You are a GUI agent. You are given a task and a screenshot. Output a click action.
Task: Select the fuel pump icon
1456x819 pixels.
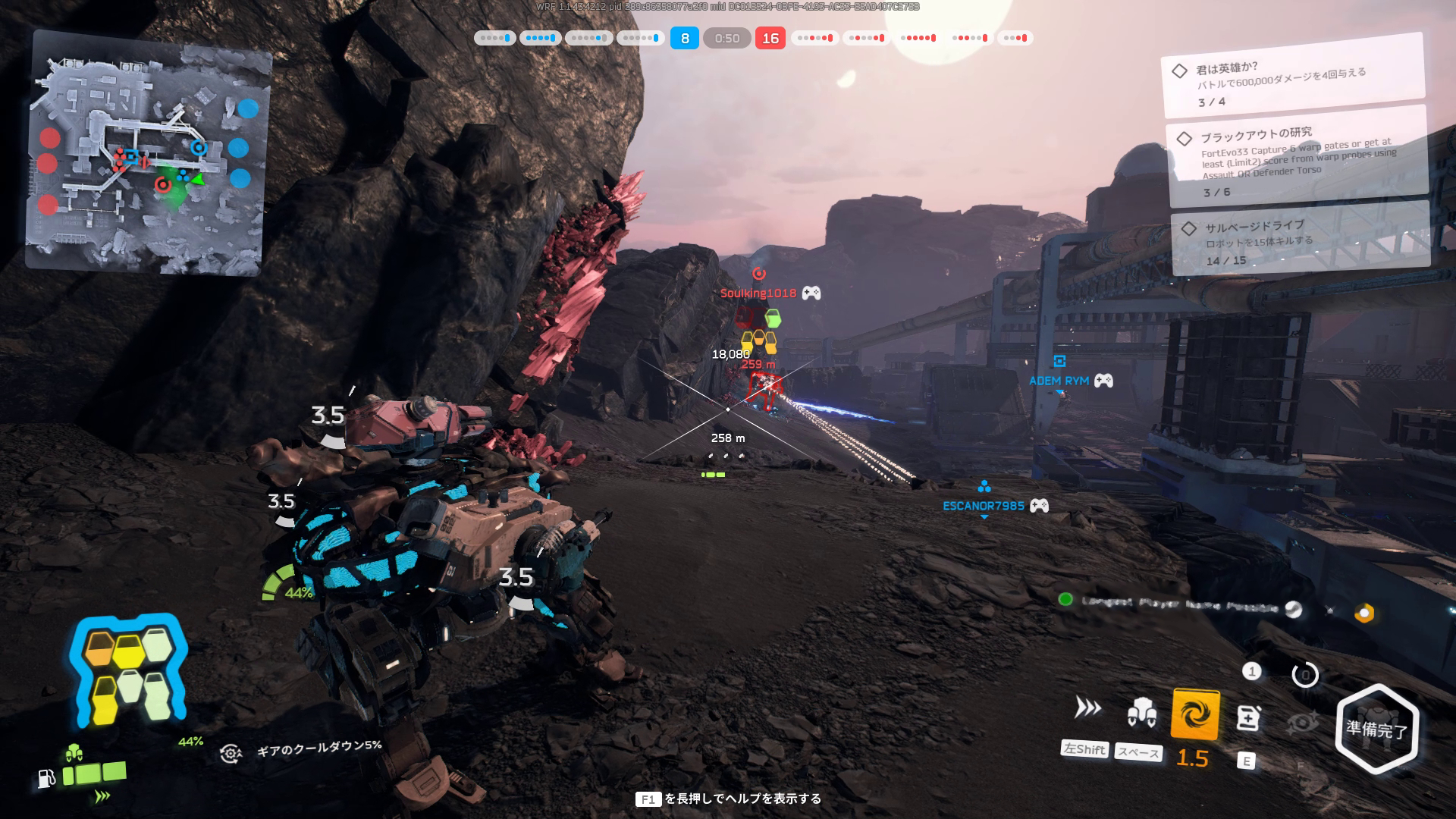(46, 778)
